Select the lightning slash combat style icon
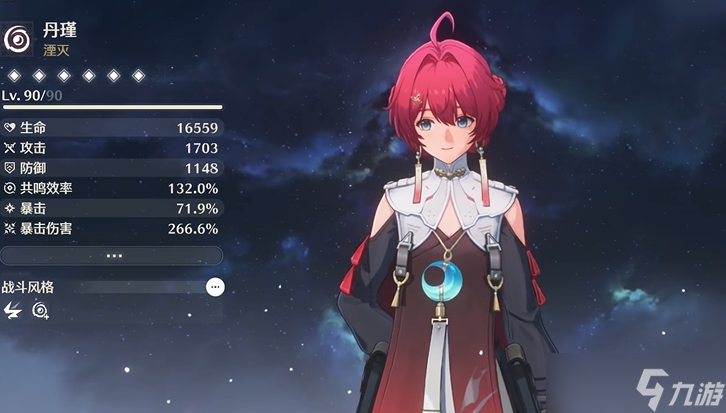The image size is (726, 413). (13, 311)
